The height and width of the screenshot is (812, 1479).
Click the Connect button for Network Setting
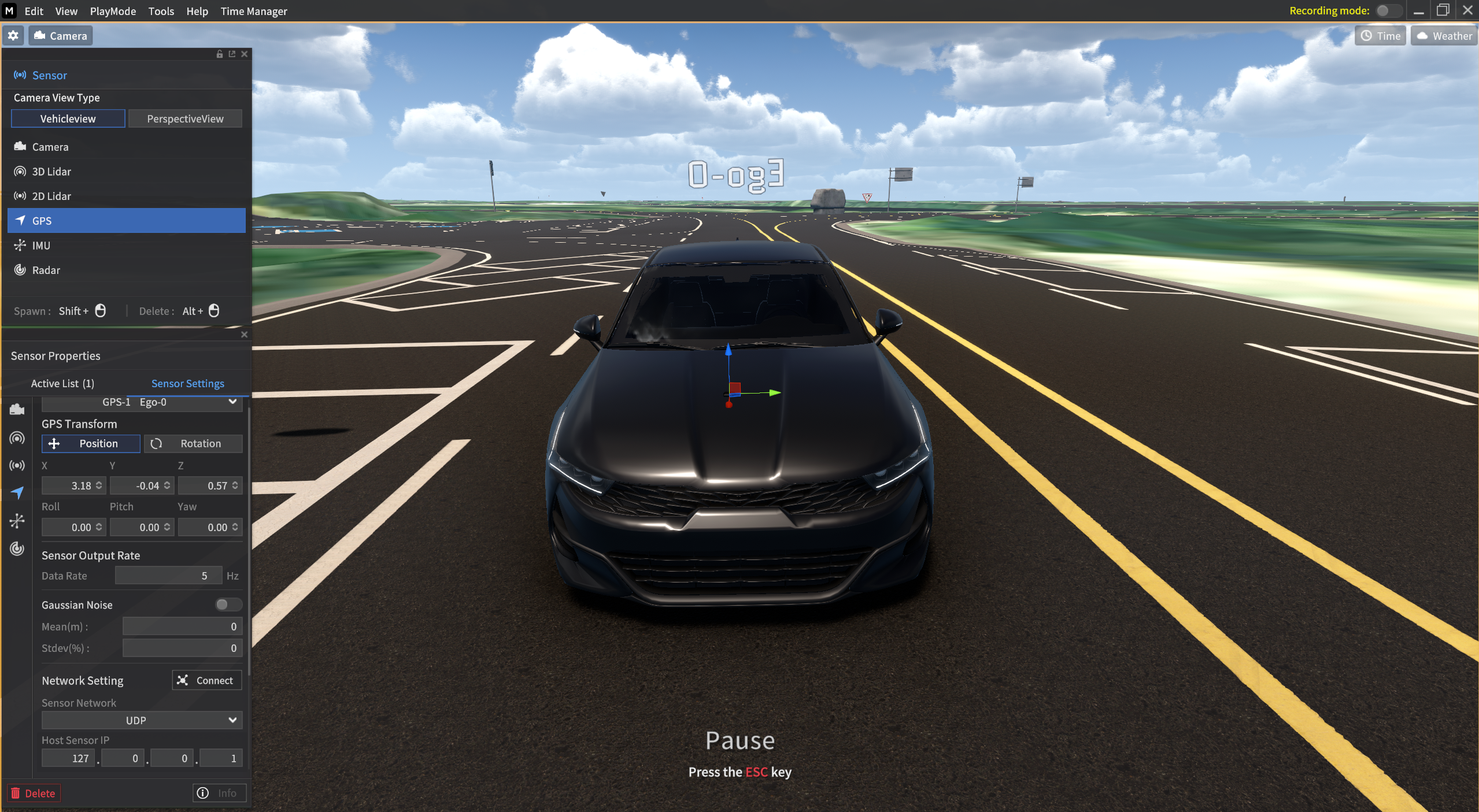(206, 680)
